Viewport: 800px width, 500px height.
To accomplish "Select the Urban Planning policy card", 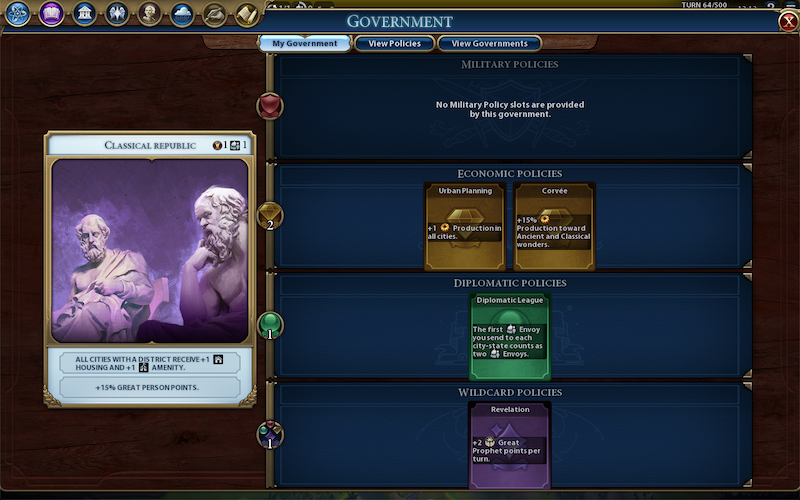I will 465,226.
